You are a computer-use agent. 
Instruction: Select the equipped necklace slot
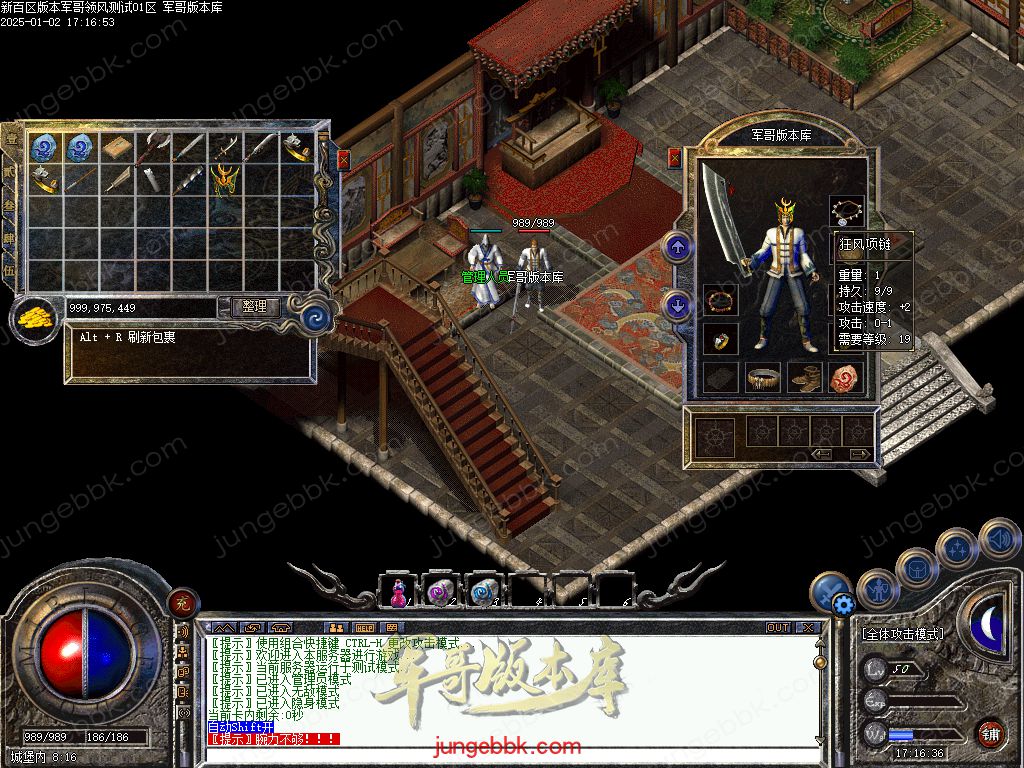point(847,211)
